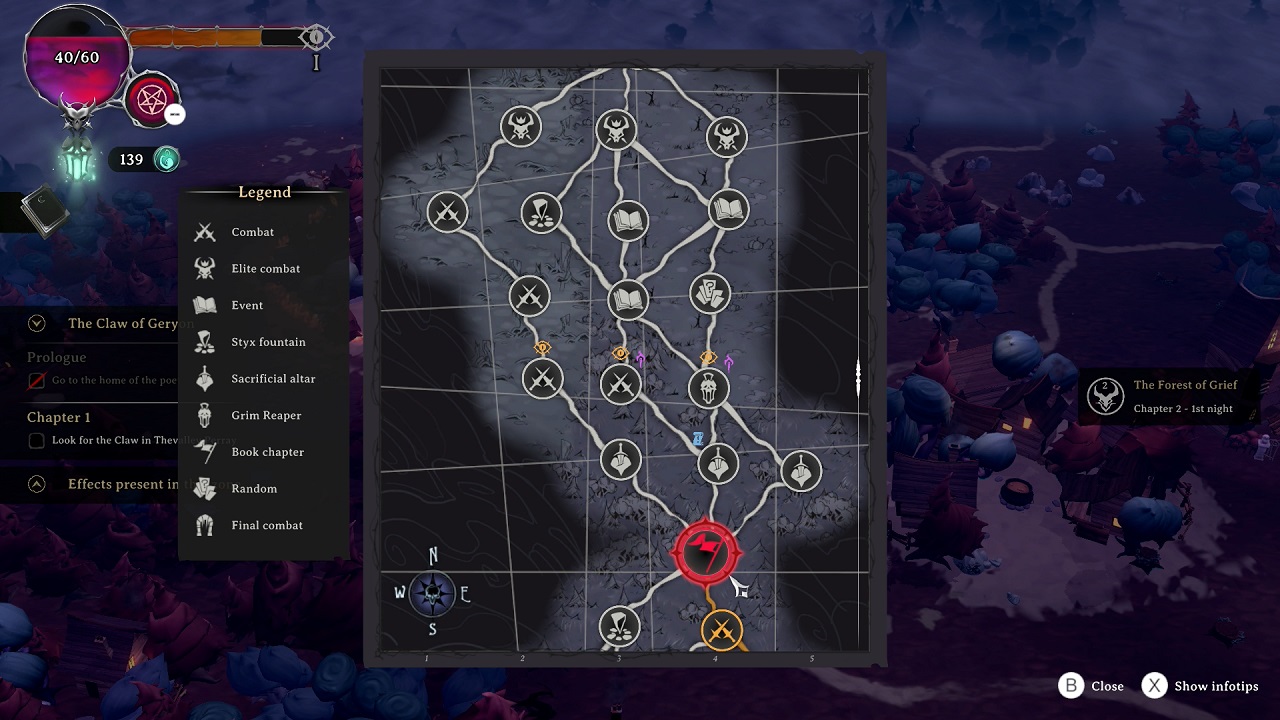Click the 'Final combat' legend entry
Screen dimensions: 1280x720
pyautogui.click(x=265, y=525)
